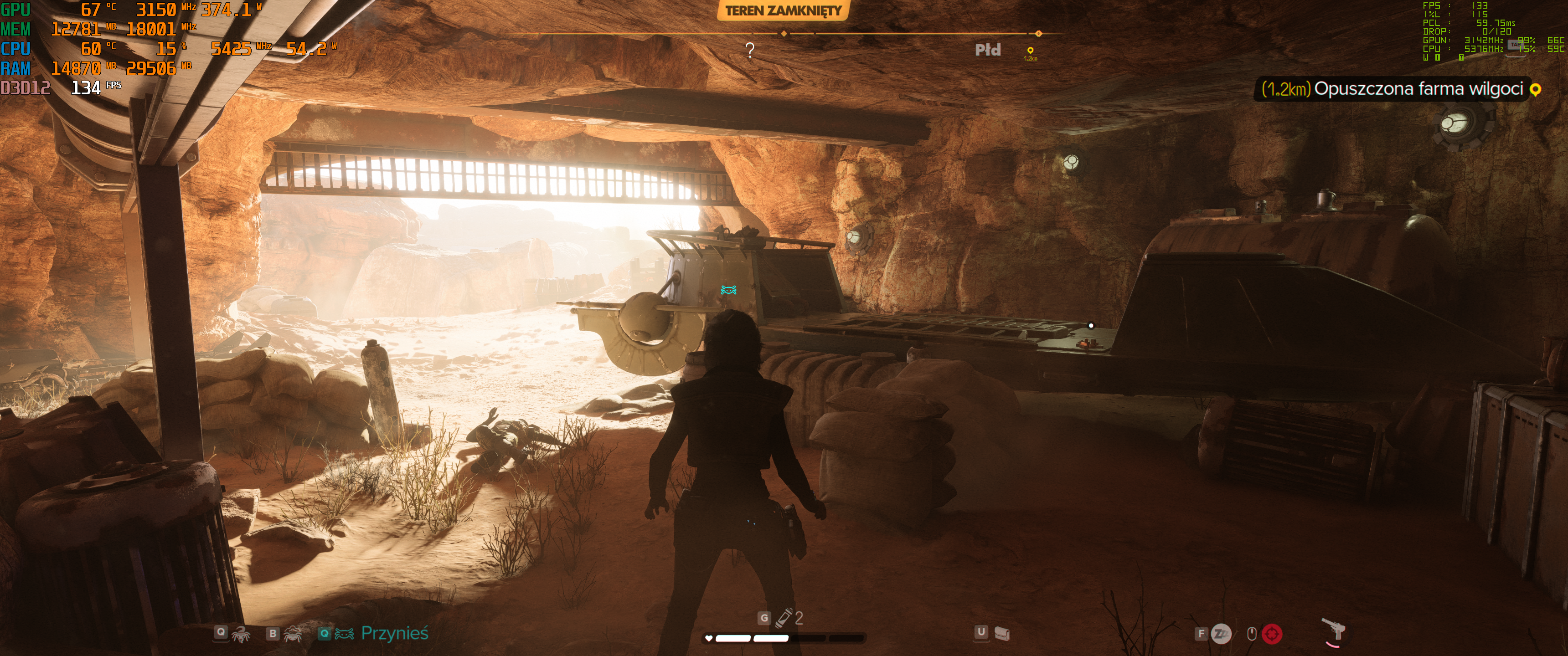Activate the red crosshair targeting icon

(x=1272, y=634)
